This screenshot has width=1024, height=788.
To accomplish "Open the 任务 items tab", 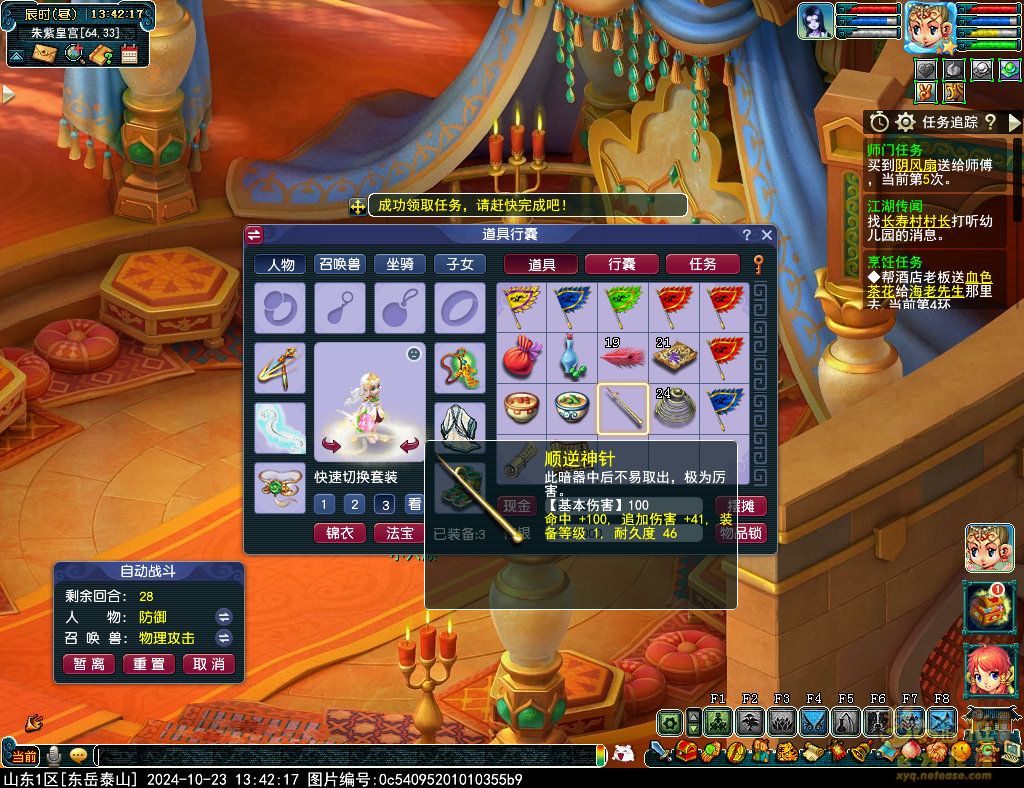I will pyautogui.click(x=703, y=264).
